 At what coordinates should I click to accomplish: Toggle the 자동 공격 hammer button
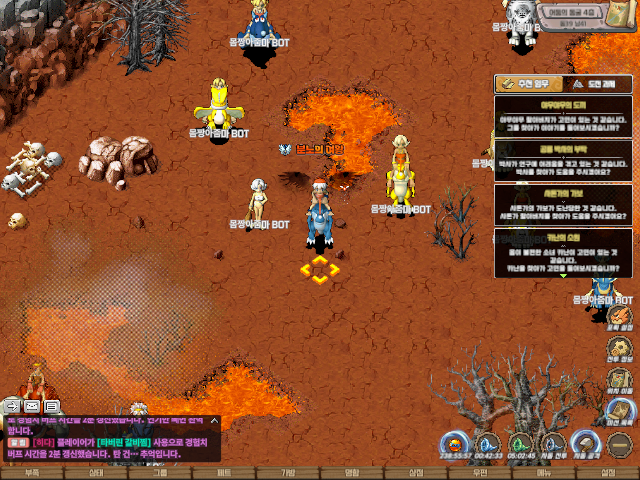point(586,445)
